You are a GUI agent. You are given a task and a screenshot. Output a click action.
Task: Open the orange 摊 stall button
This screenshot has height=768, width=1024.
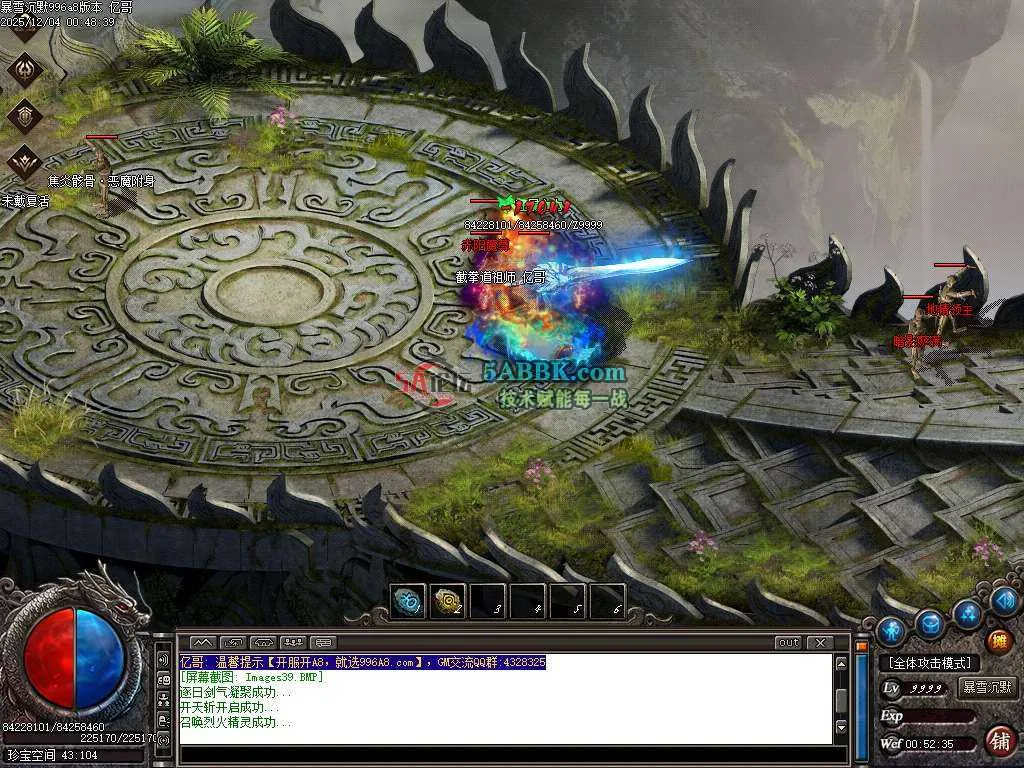click(x=999, y=641)
